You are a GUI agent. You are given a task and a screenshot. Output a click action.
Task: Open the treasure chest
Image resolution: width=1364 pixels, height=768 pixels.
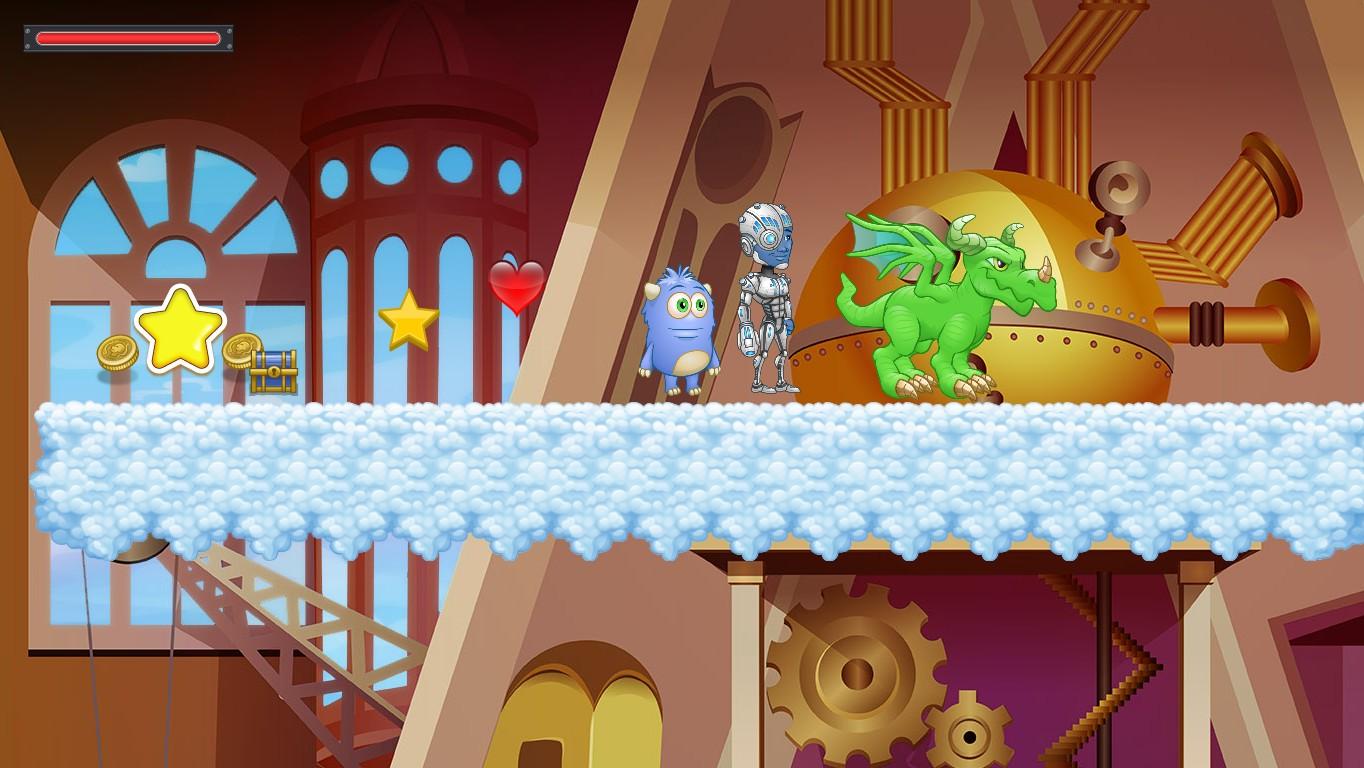[x=272, y=370]
